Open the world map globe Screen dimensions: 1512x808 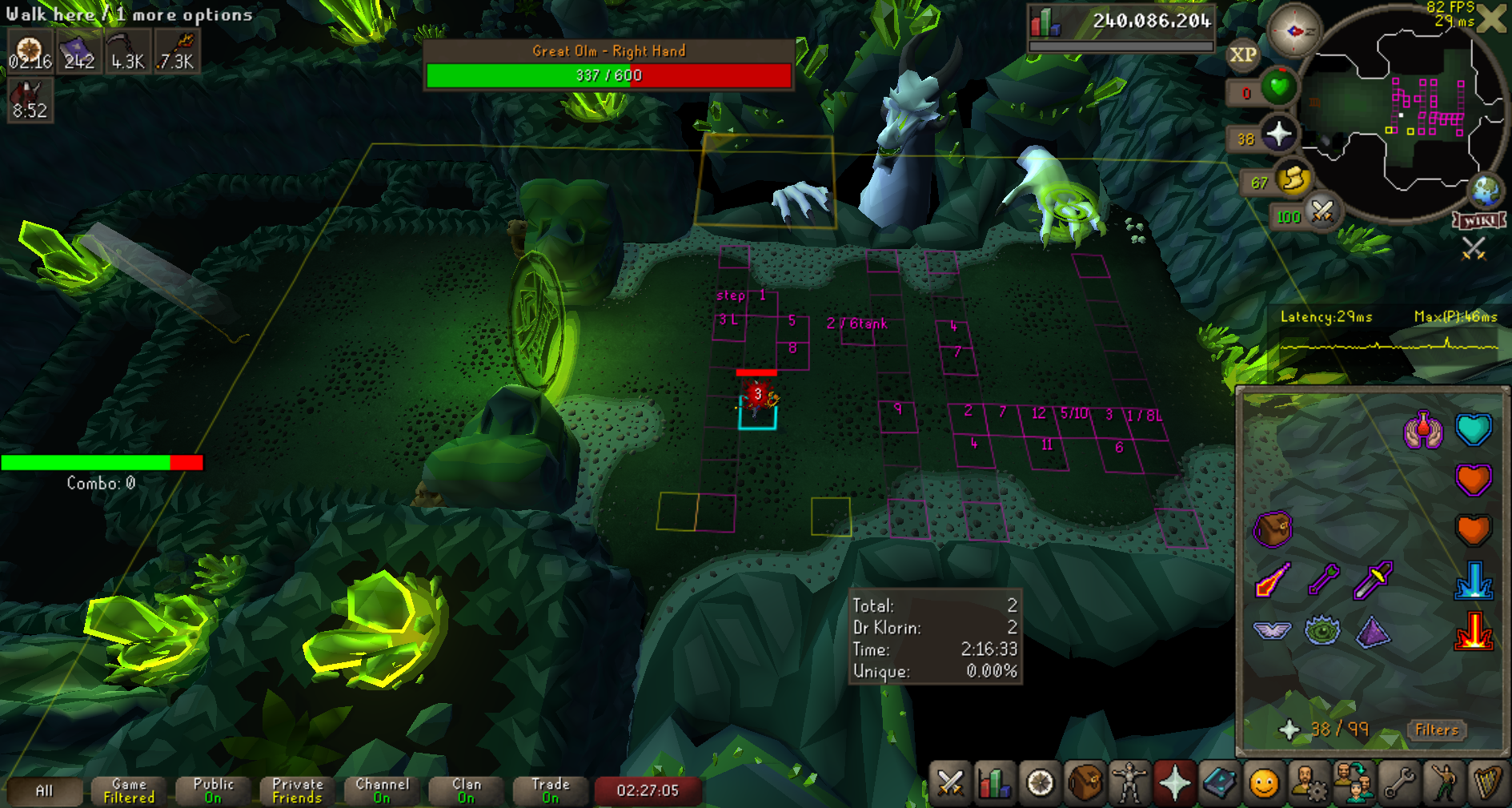pos(1486,191)
